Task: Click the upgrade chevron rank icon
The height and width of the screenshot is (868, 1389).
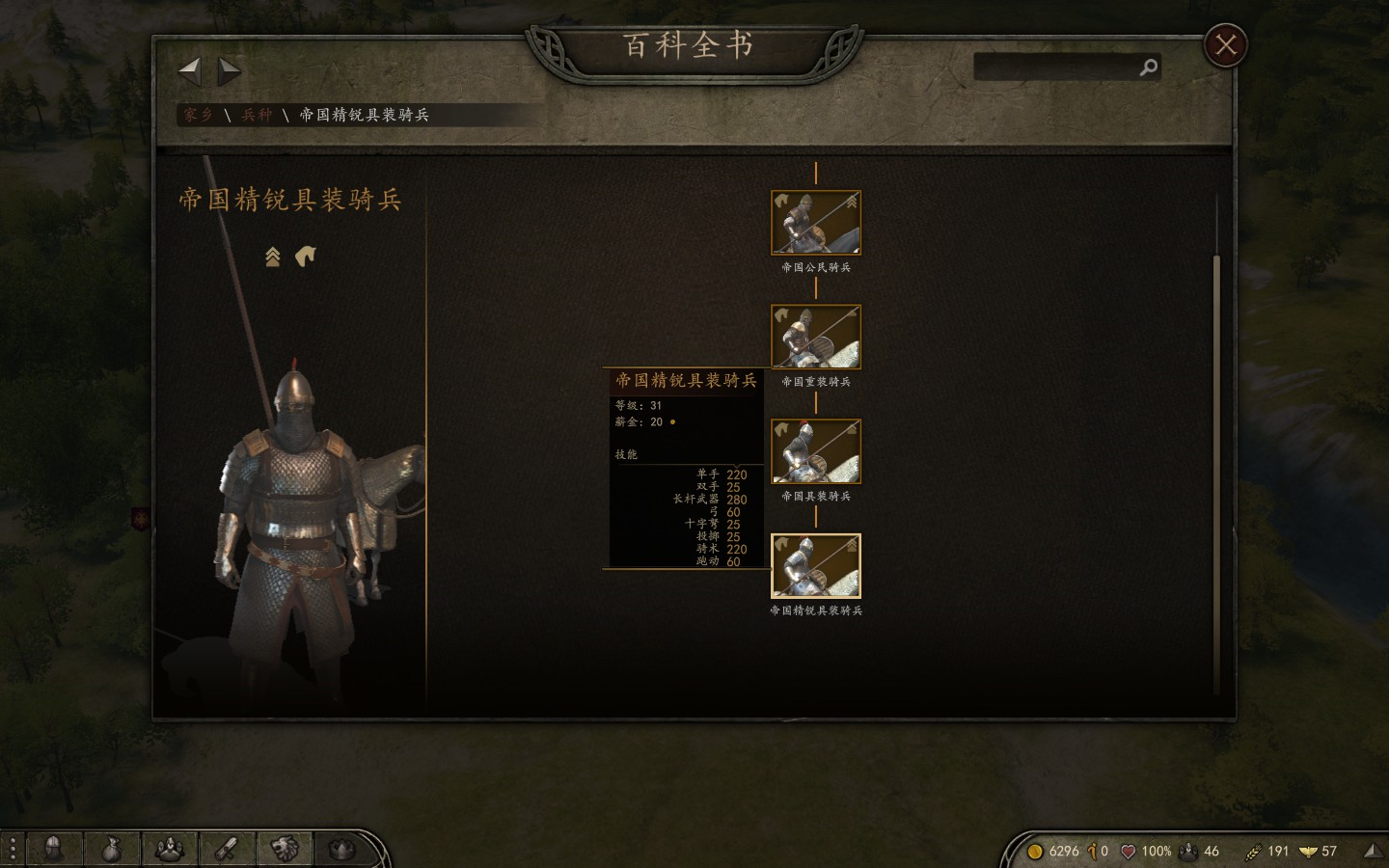Action: (x=273, y=257)
